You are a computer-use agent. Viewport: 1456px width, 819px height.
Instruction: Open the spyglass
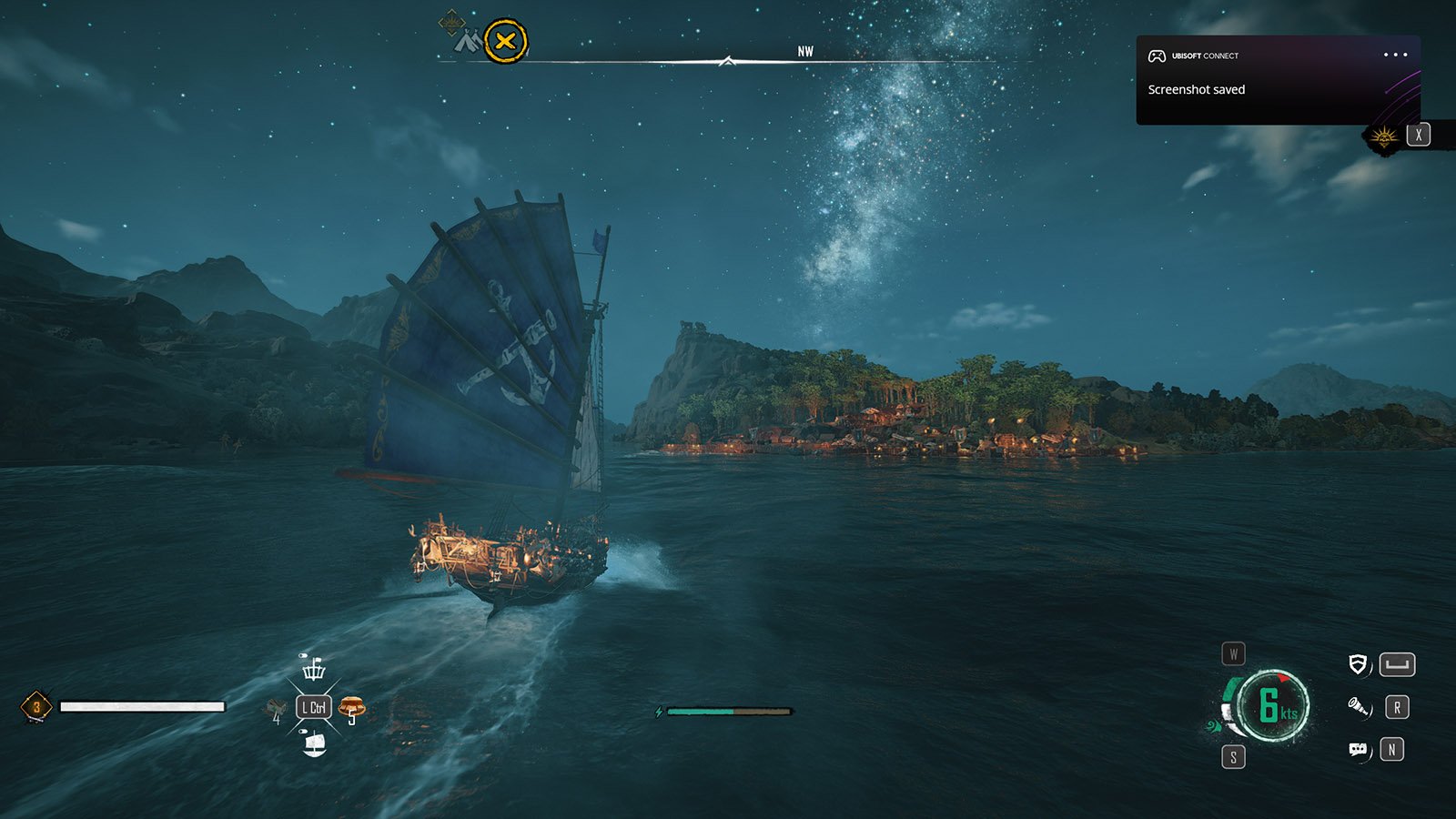[1359, 706]
